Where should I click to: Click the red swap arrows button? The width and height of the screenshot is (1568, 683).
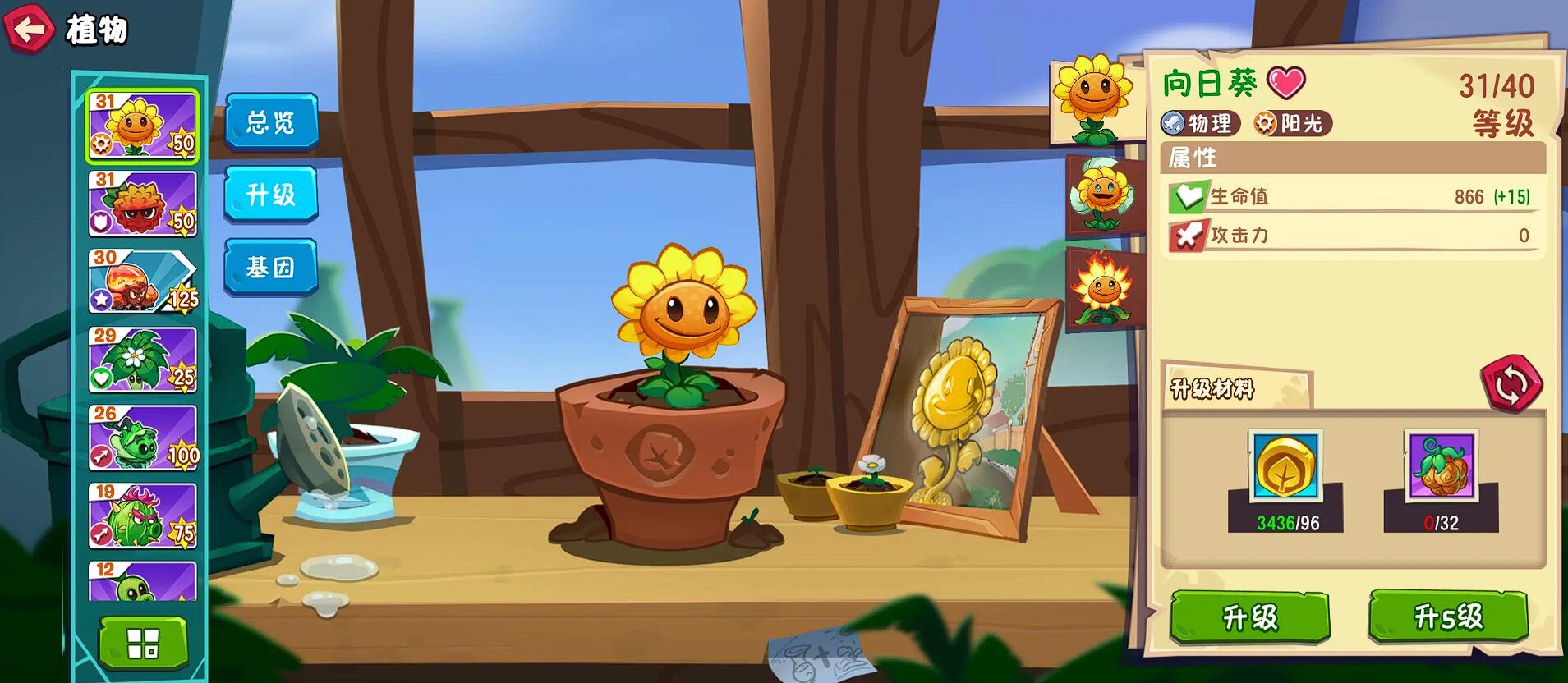(x=1511, y=383)
